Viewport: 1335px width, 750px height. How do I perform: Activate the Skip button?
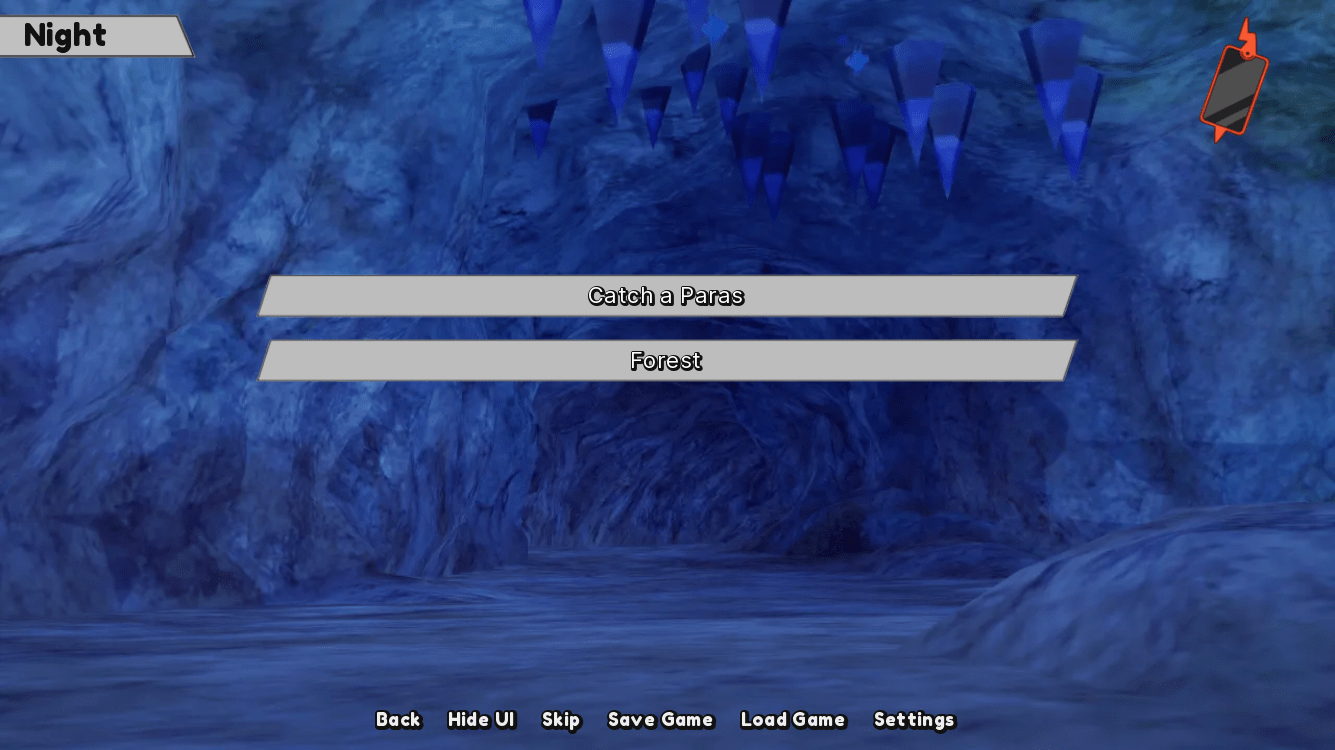(561, 720)
